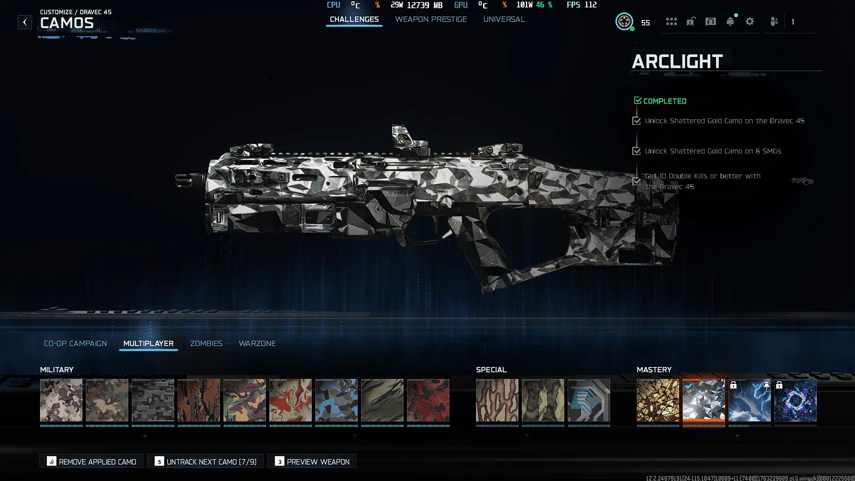
Task: Select the Challenges tab
Action: point(354,19)
